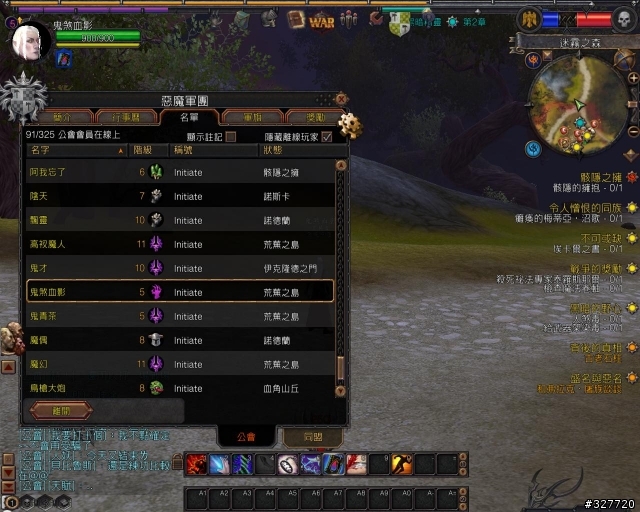Select the 公會 guild tab at bottom
Screen dimensions: 640x512
click(246, 437)
